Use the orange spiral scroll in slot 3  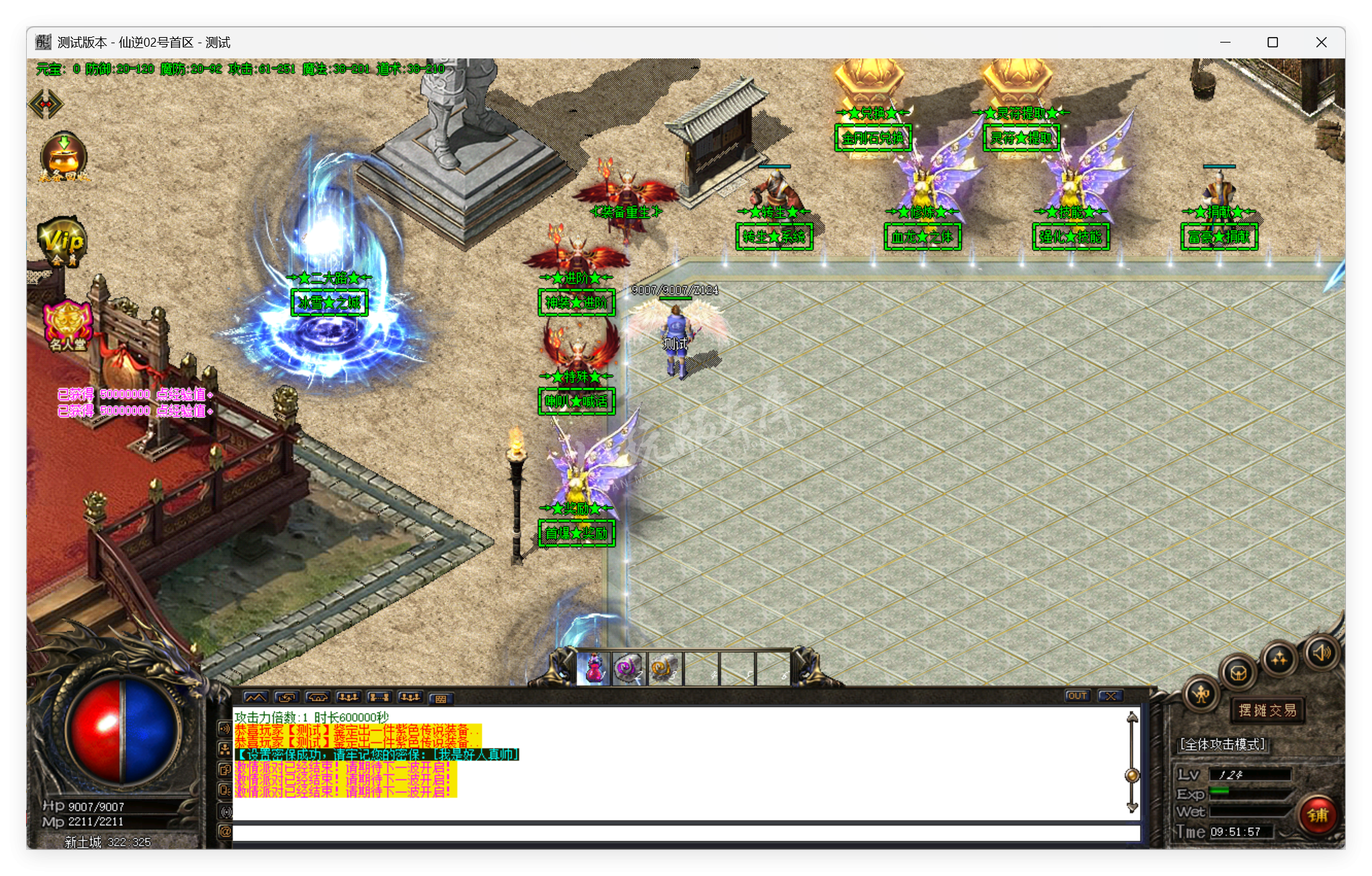pyautogui.click(x=664, y=668)
